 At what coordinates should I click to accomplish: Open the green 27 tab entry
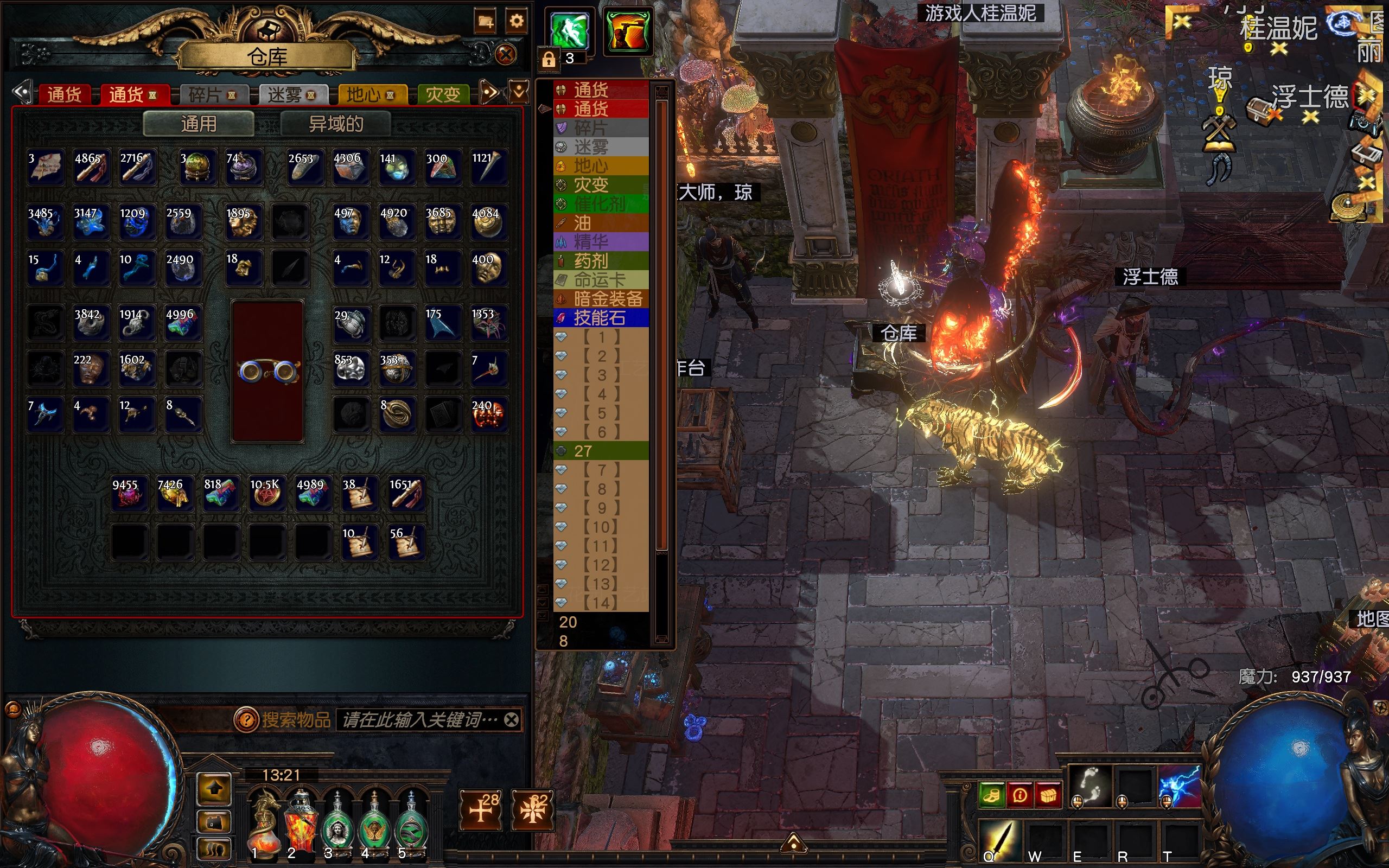point(600,451)
